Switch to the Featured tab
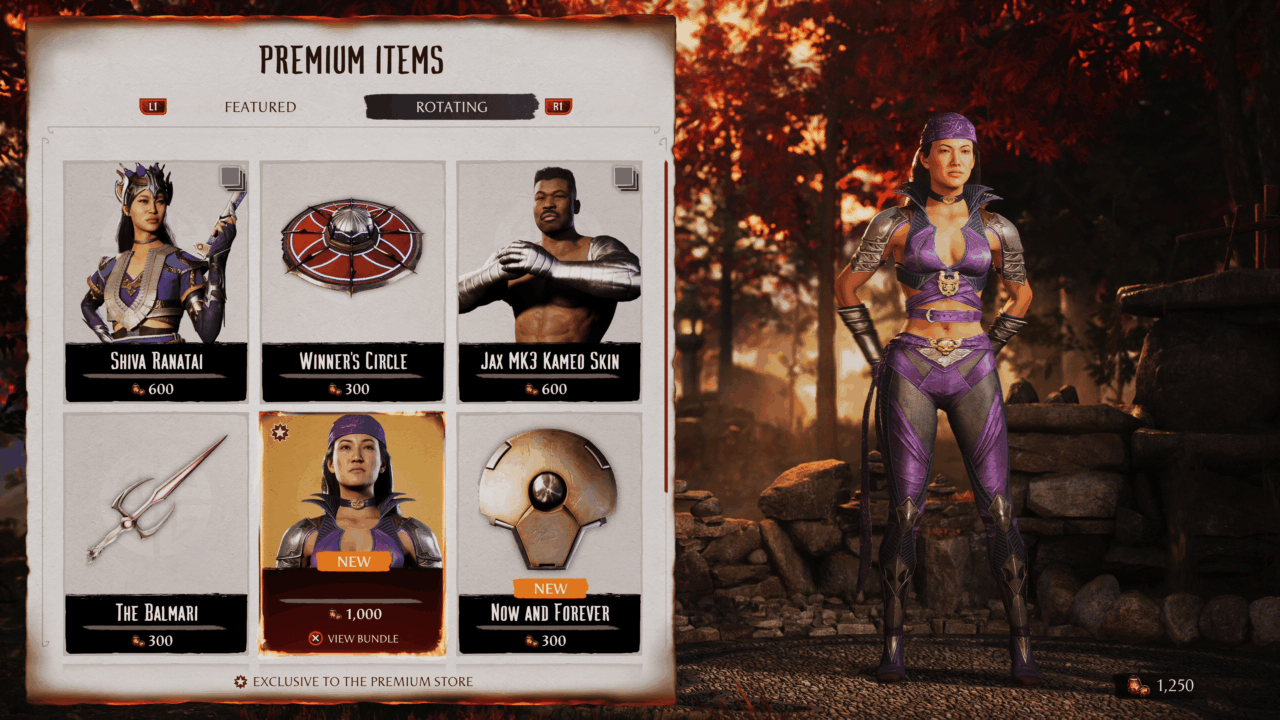The image size is (1280, 720). (260, 107)
